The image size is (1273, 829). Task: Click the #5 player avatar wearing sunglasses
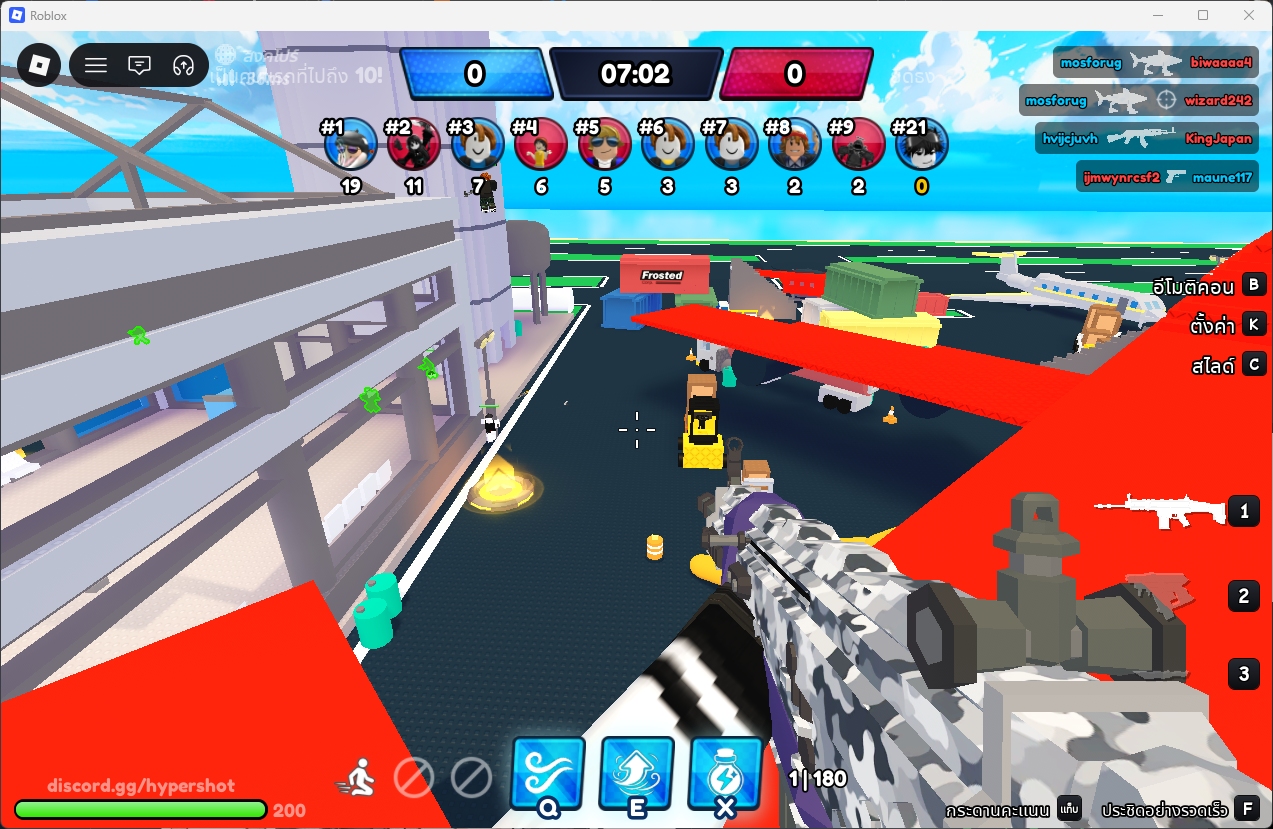[x=604, y=146]
